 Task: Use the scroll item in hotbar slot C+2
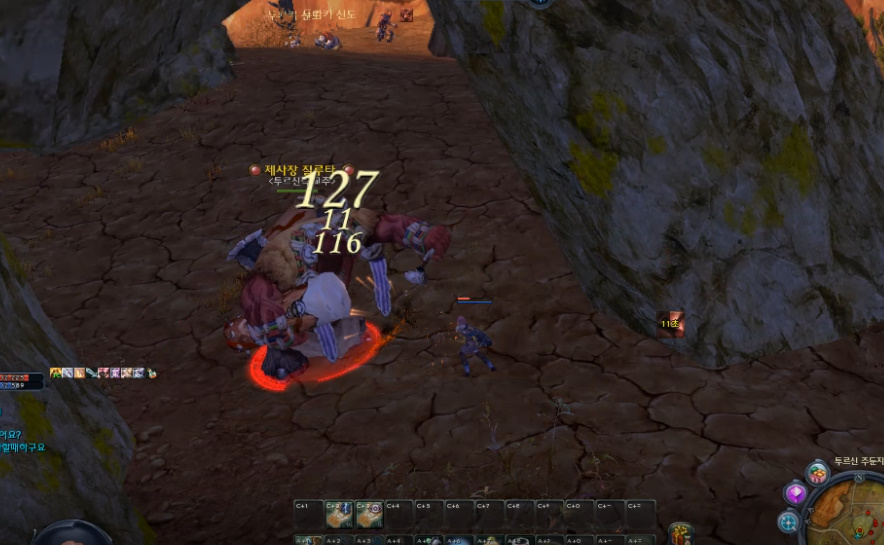339,514
